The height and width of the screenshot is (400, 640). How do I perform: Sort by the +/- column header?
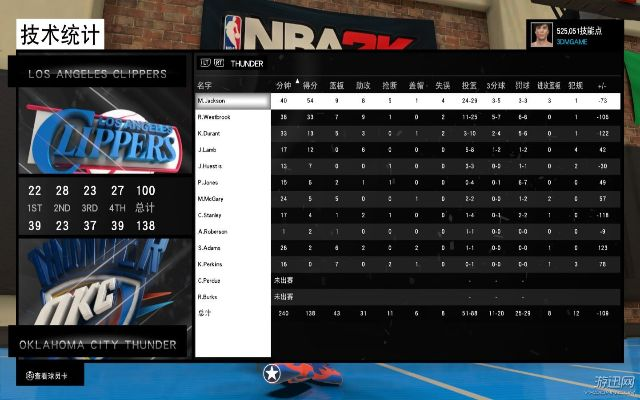[602, 85]
